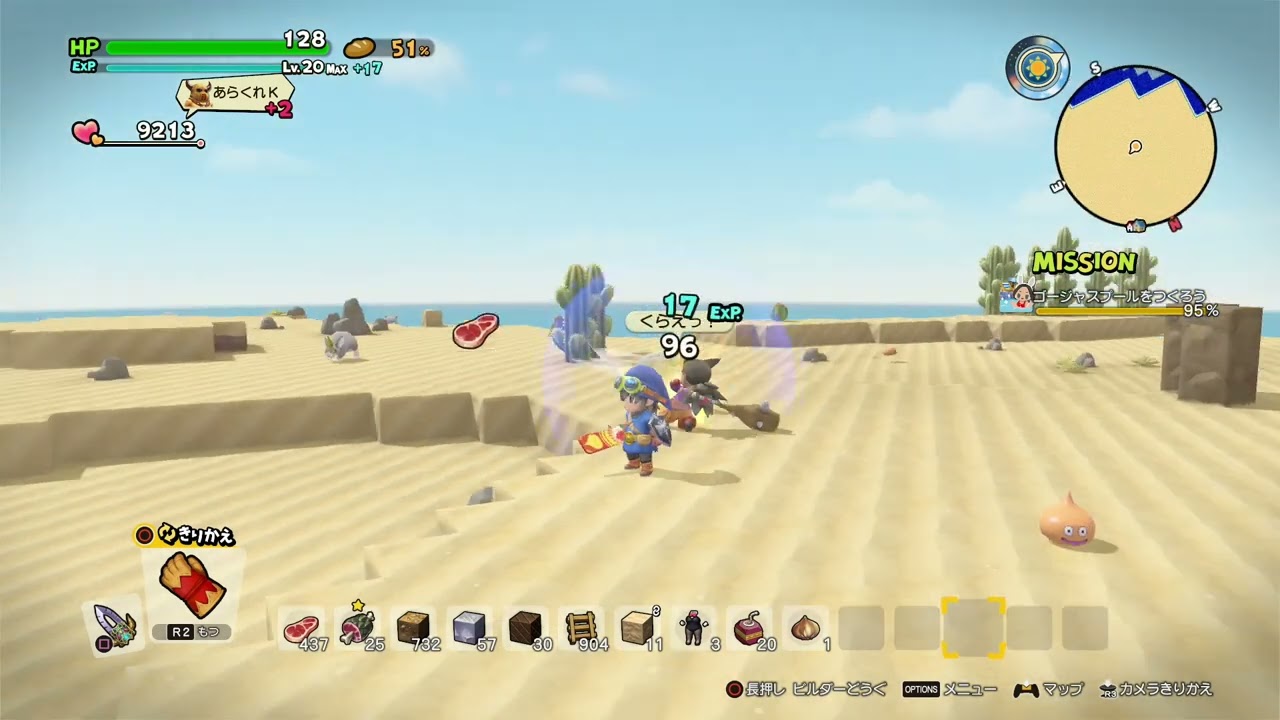Viewport: 1280px width, 720px height.
Task: Click the red builder glove tool icon
Action: [x=192, y=585]
